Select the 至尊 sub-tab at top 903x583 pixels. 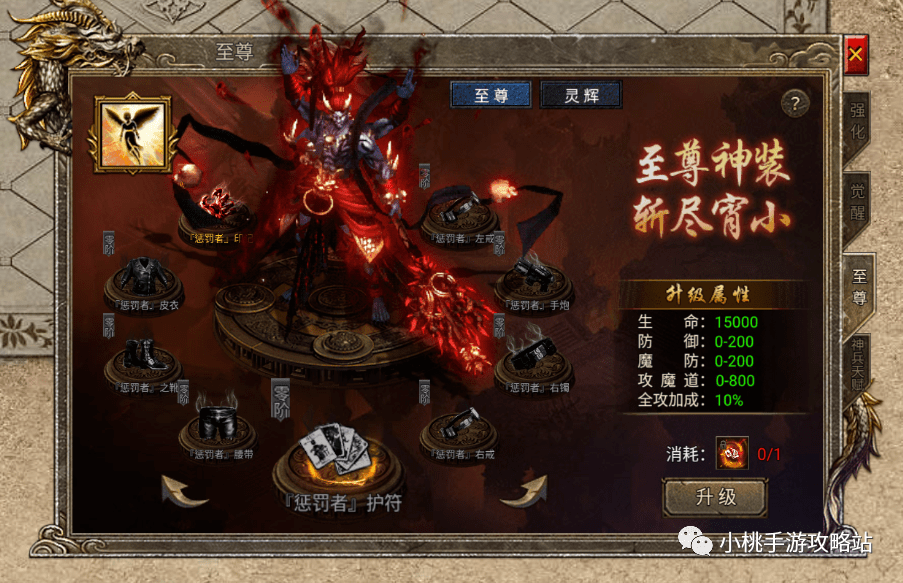491,95
